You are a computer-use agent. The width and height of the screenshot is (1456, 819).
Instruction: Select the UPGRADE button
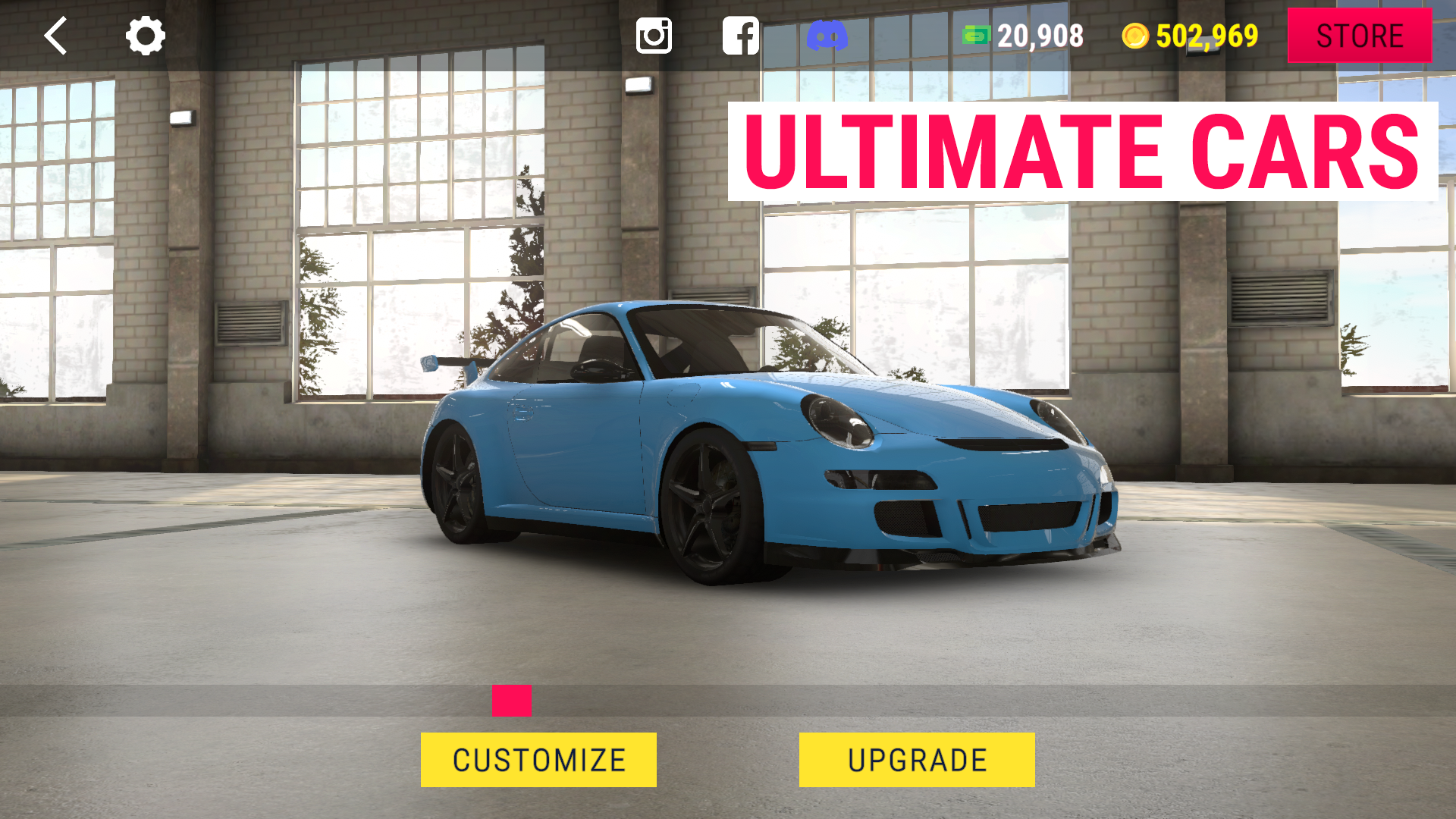tap(917, 760)
